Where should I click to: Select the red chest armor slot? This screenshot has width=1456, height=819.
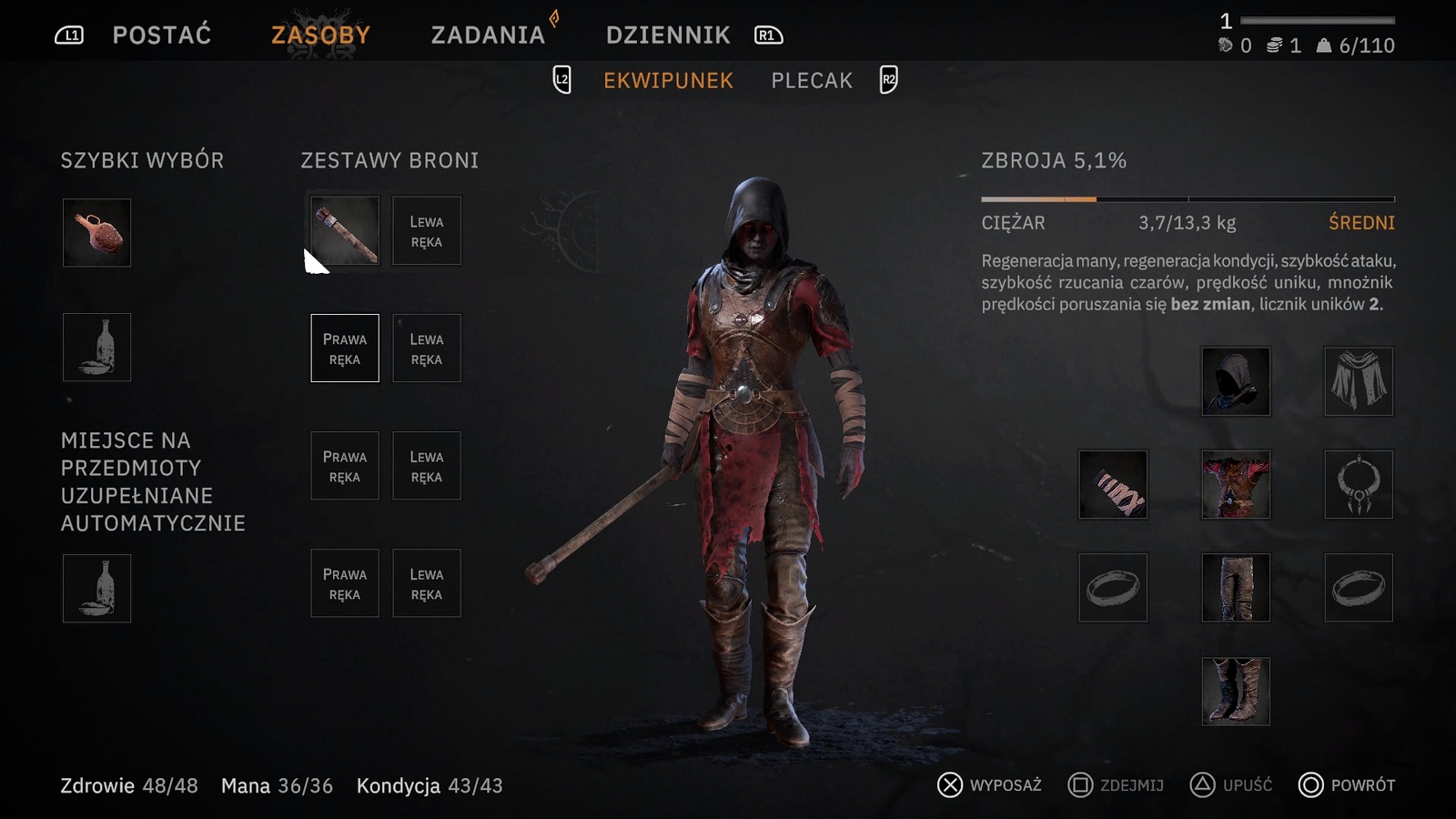tap(1236, 484)
